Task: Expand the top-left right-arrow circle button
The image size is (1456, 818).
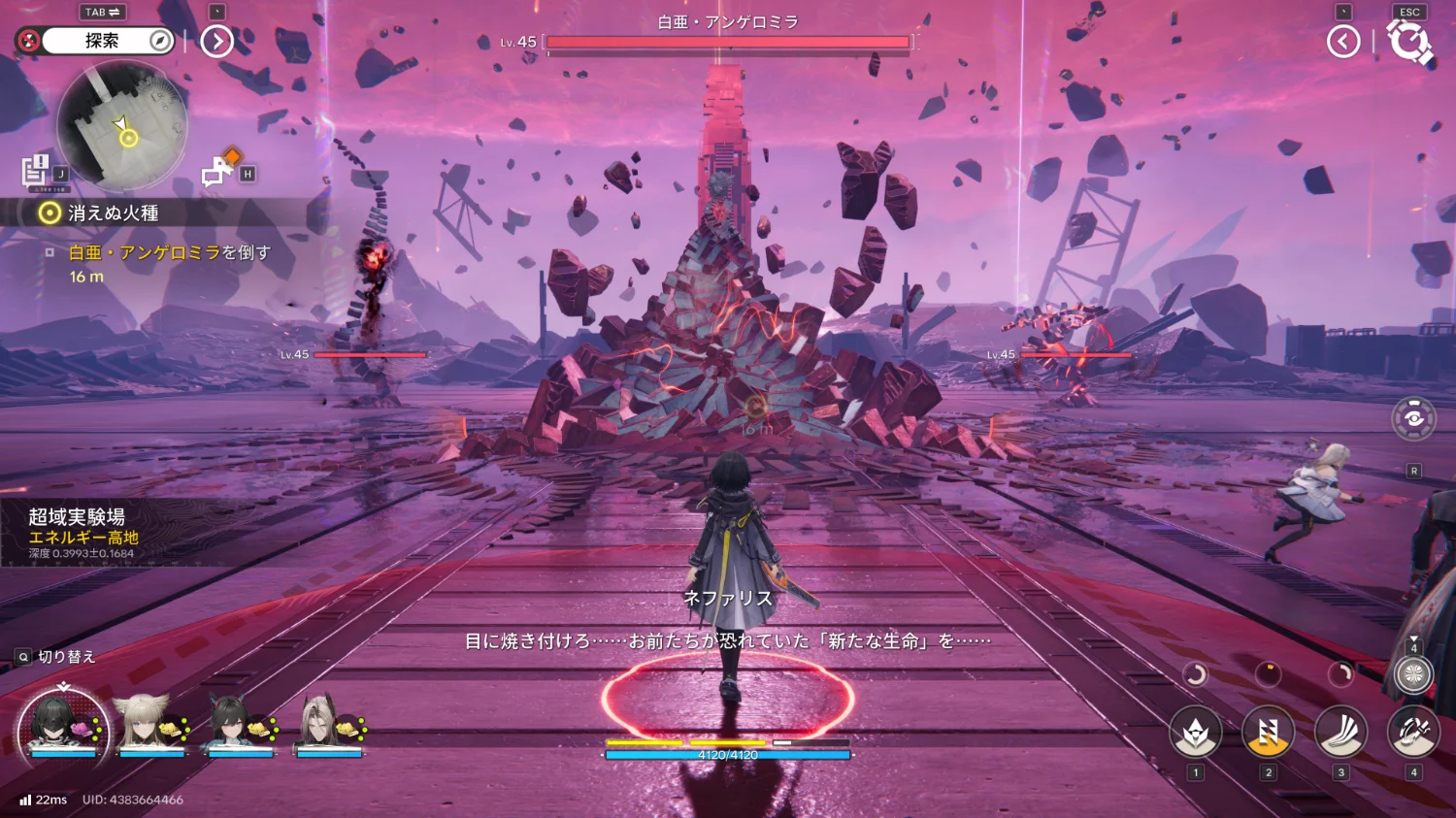Action: pyautogui.click(x=216, y=41)
